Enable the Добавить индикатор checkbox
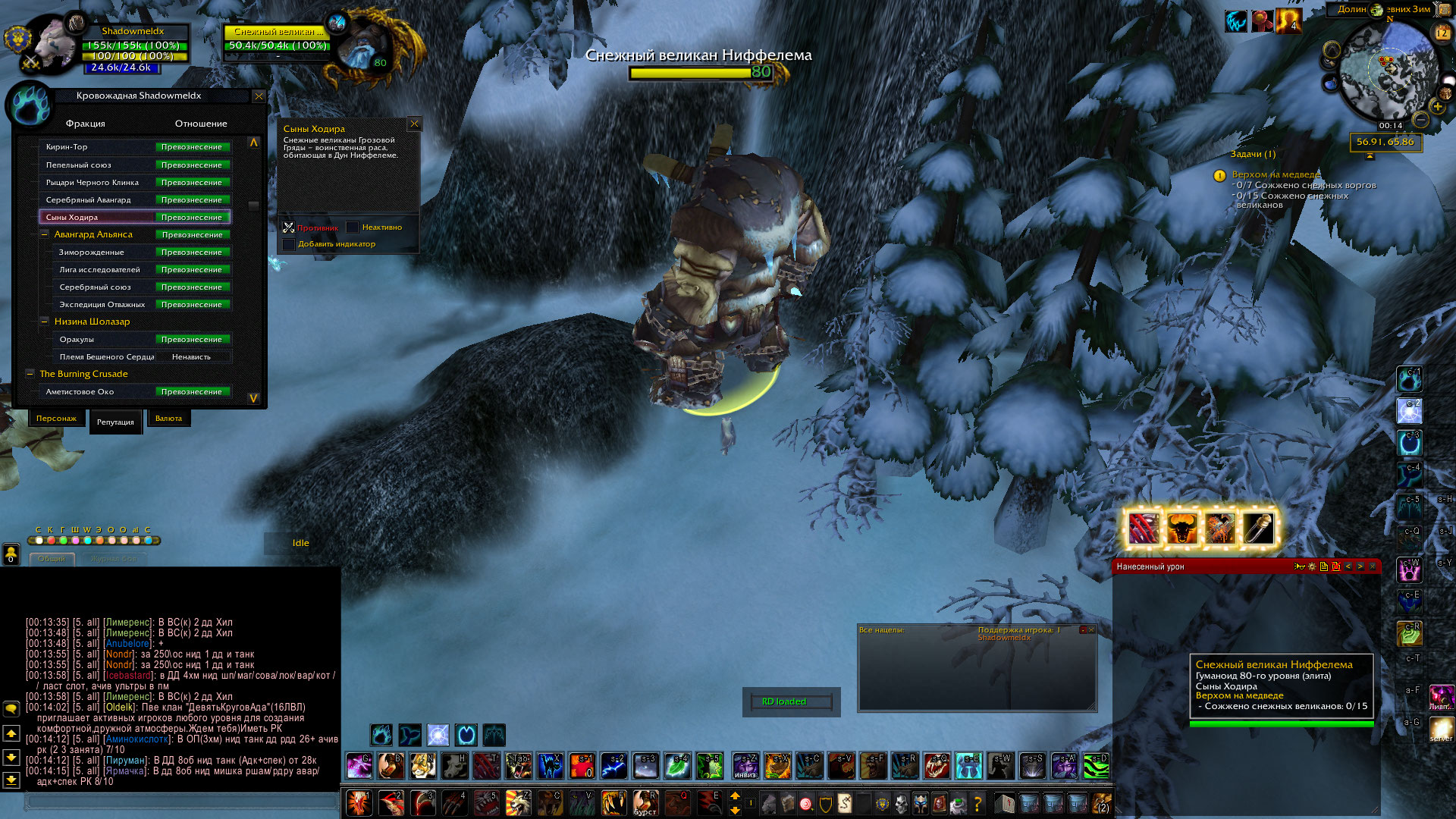The height and width of the screenshot is (819, 1456). coord(289,244)
